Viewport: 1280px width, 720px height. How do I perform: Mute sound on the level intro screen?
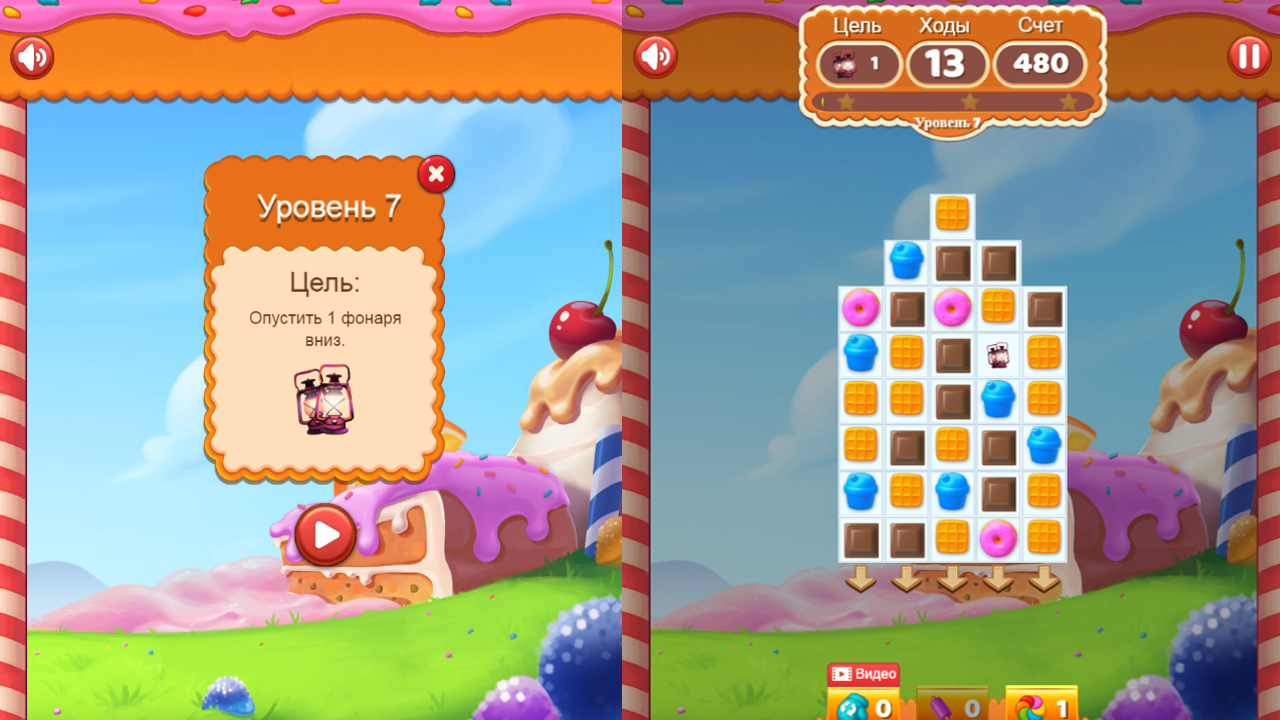point(31,57)
